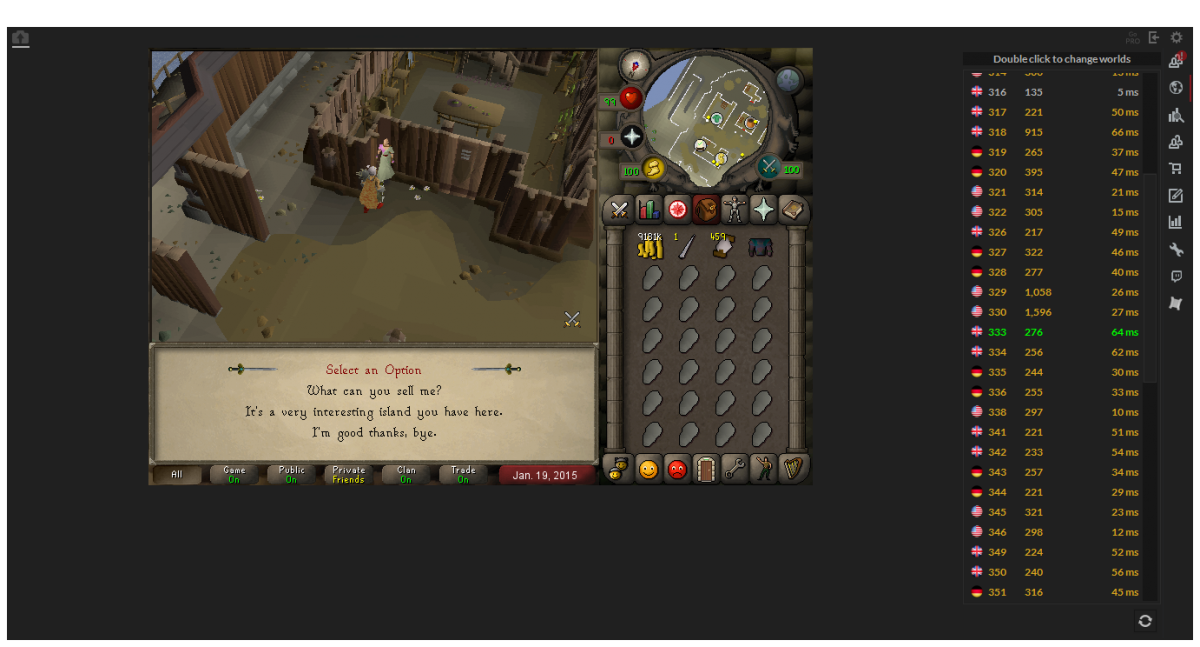Open the Combat Options tab
The image size is (1200, 647).
[x=620, y=210]
